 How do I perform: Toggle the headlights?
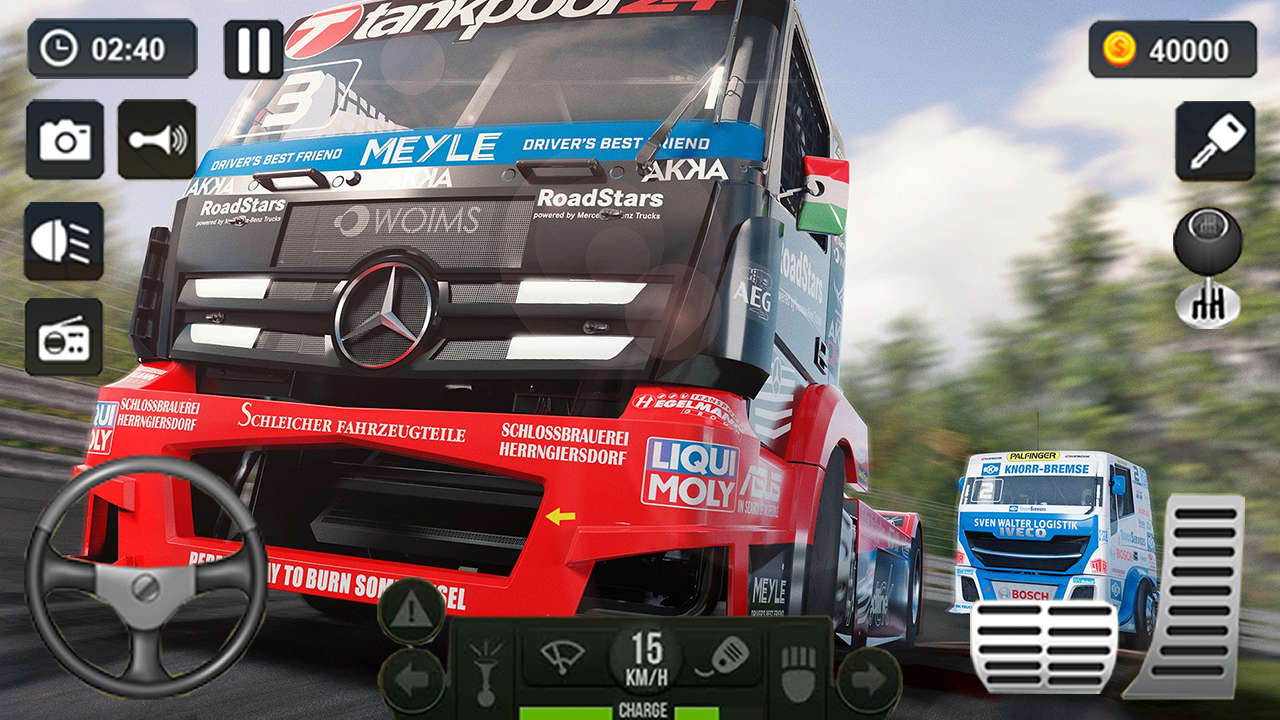coord(64,241)
